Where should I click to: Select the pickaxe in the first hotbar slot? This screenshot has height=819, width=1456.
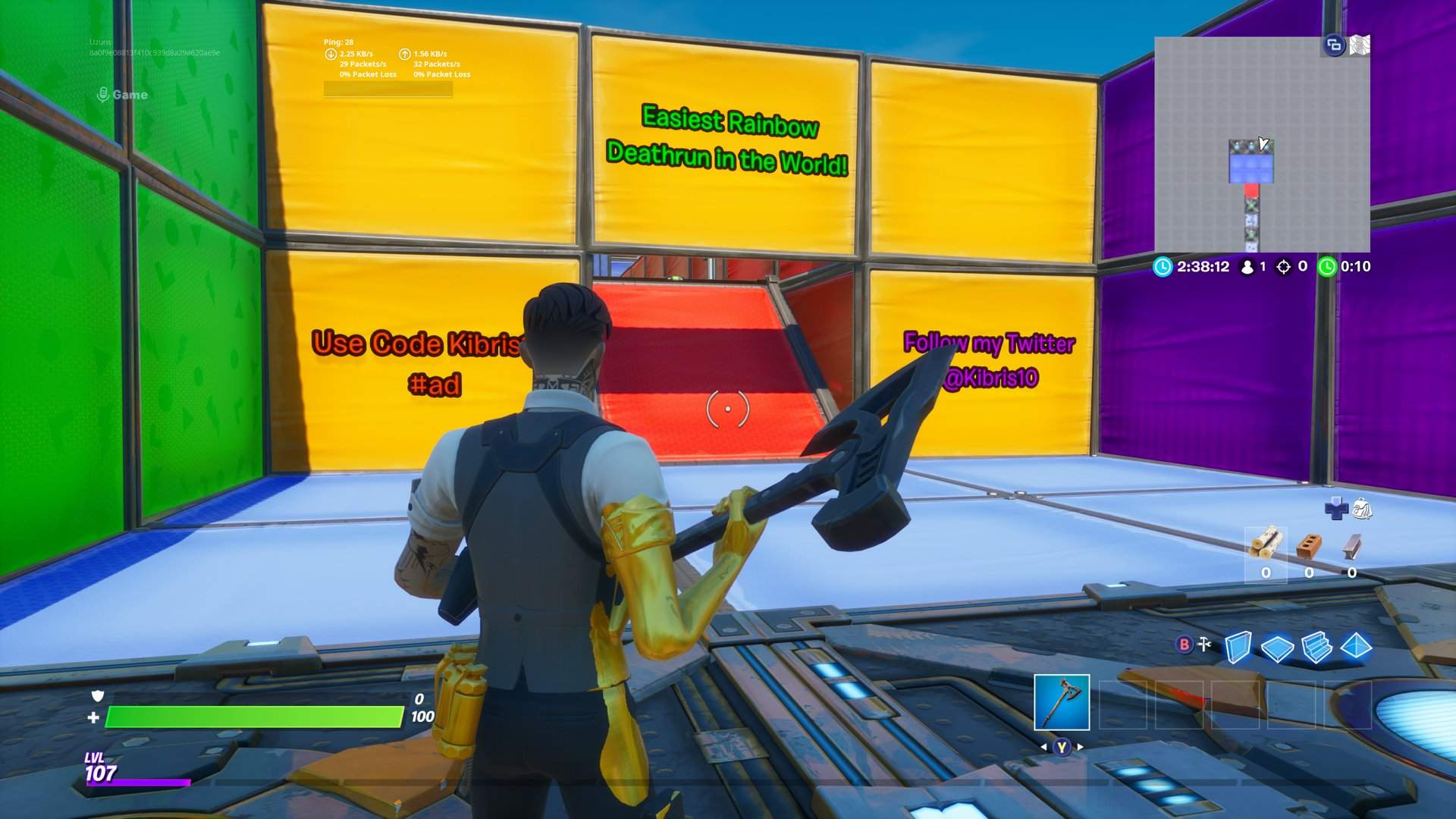click(x=1062, y=704)
